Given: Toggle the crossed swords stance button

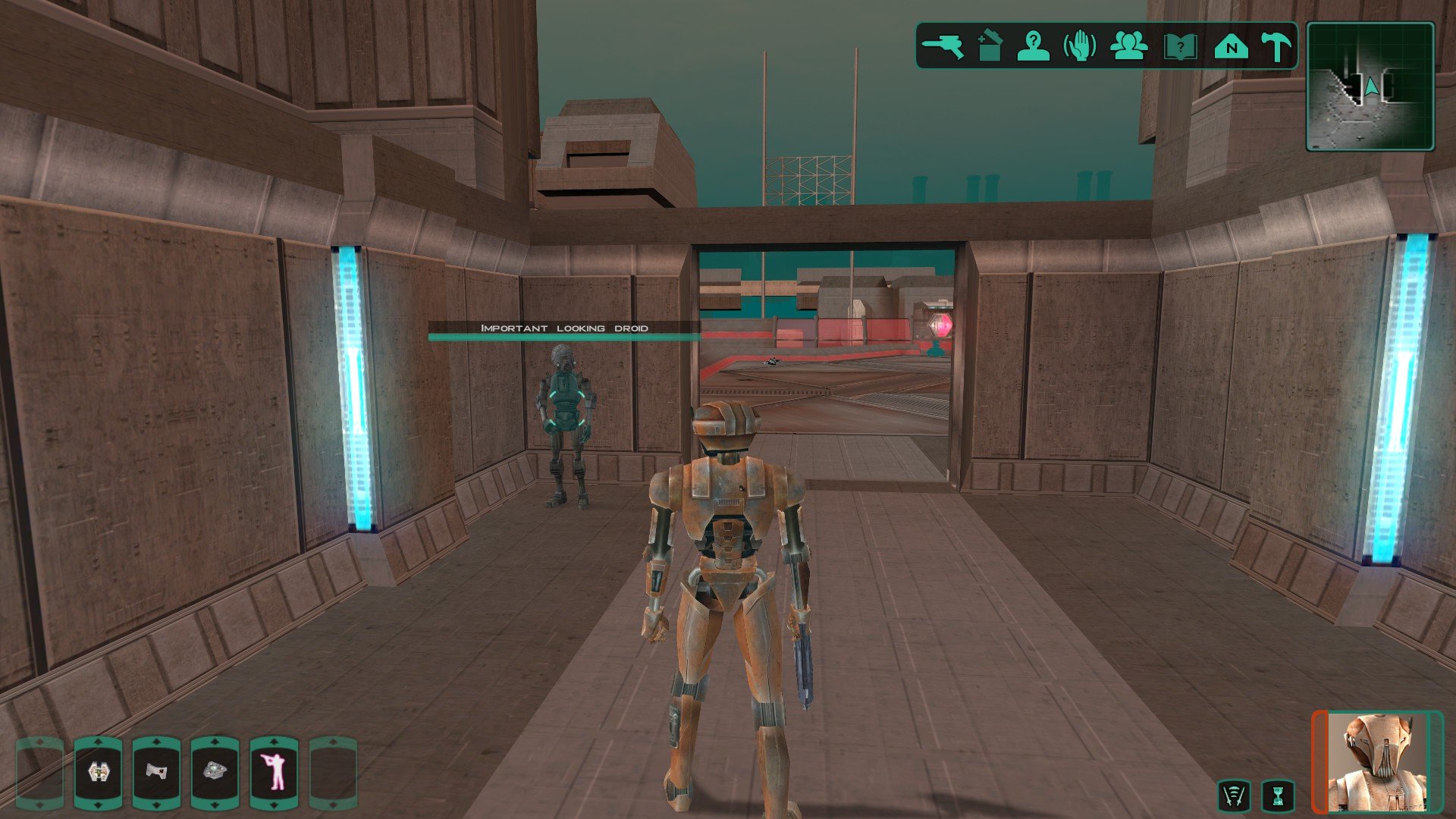Looking at the screenshot, I should click(1234, 796).
